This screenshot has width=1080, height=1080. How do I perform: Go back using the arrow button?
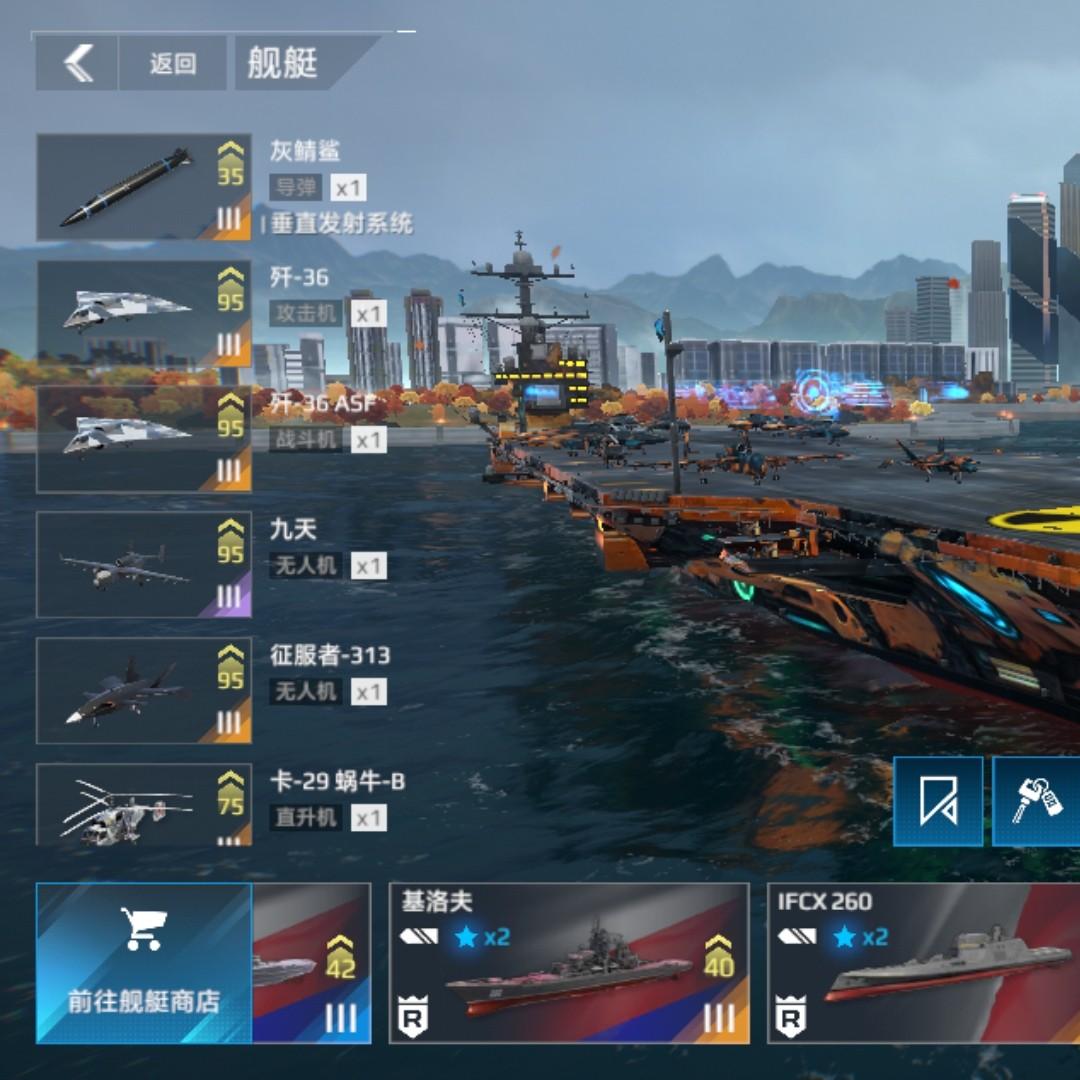[x=78, y=64]
